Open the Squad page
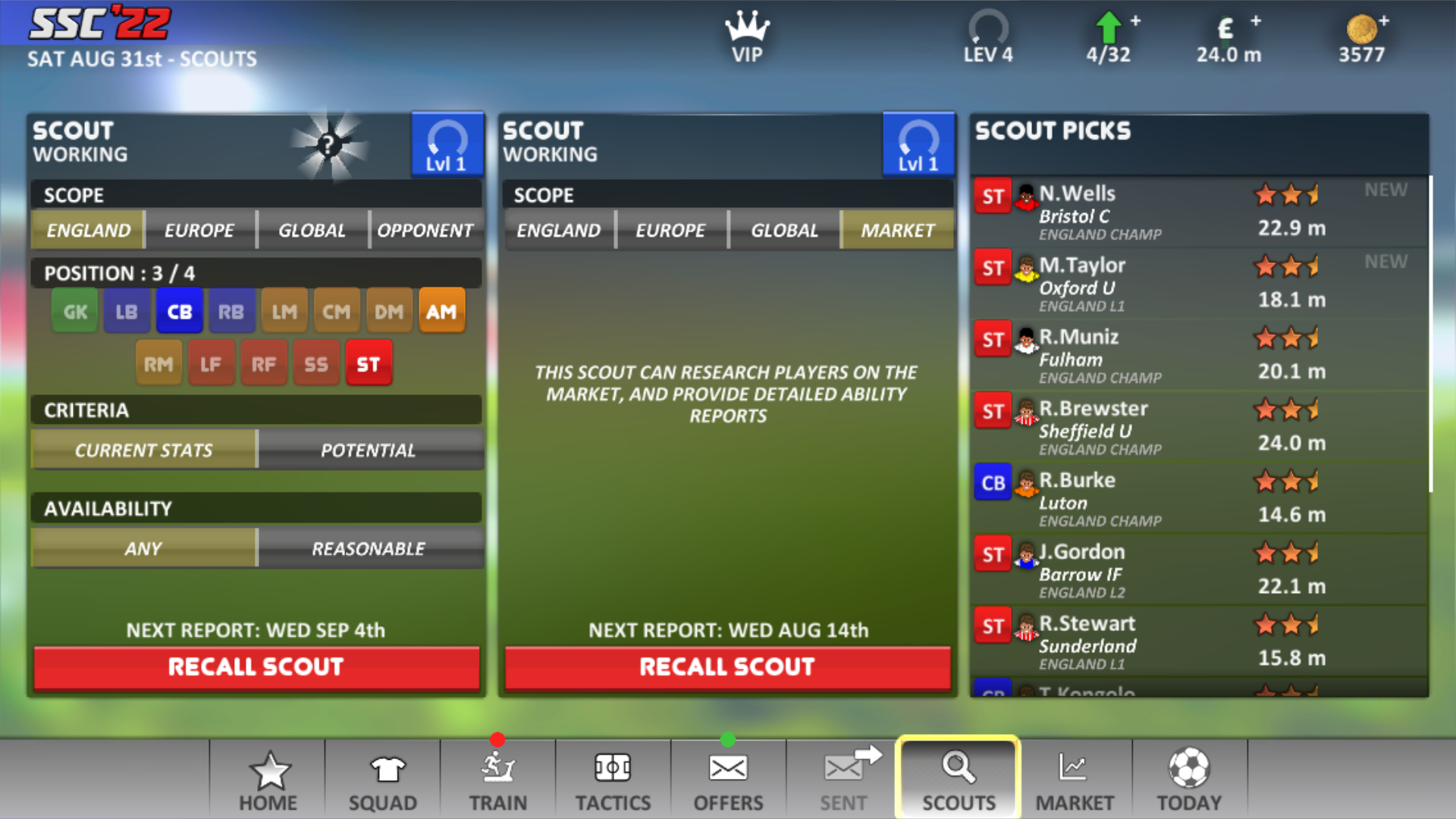The image size is (1456, 819). pos(383,781)
